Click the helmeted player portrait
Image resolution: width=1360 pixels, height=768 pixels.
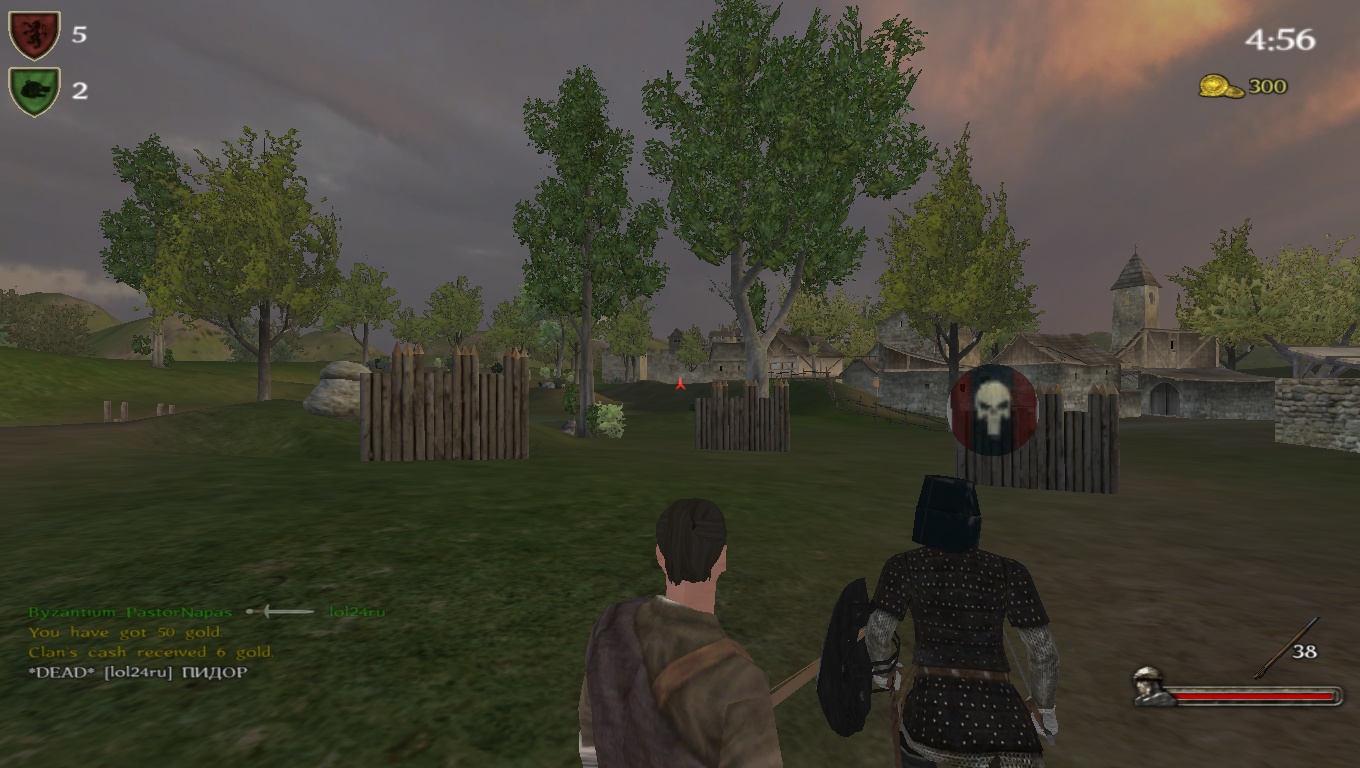tap(1153, 685)
